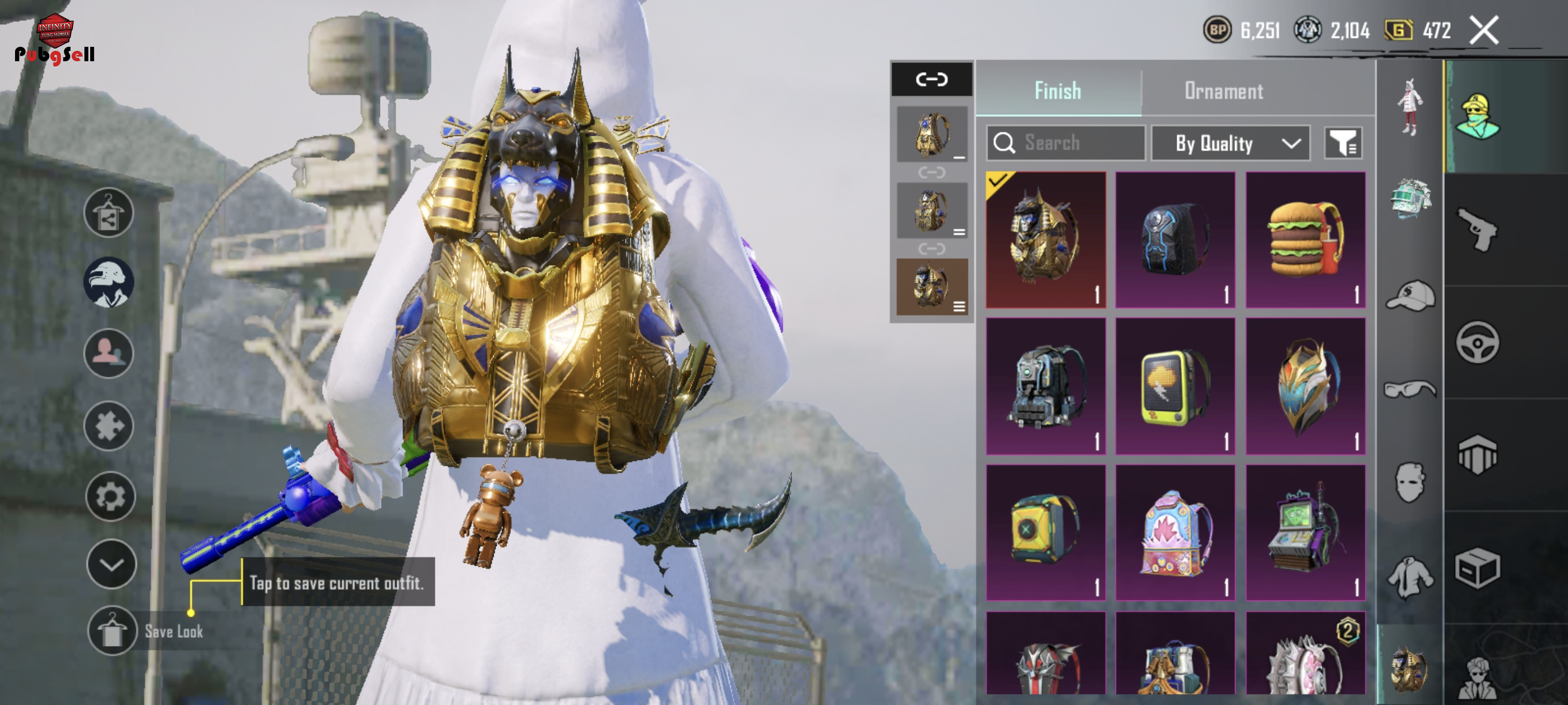This screenshot has height=705, width=1568.
Task: Open the funnel filter options
Action: [x=1344, y=143]
